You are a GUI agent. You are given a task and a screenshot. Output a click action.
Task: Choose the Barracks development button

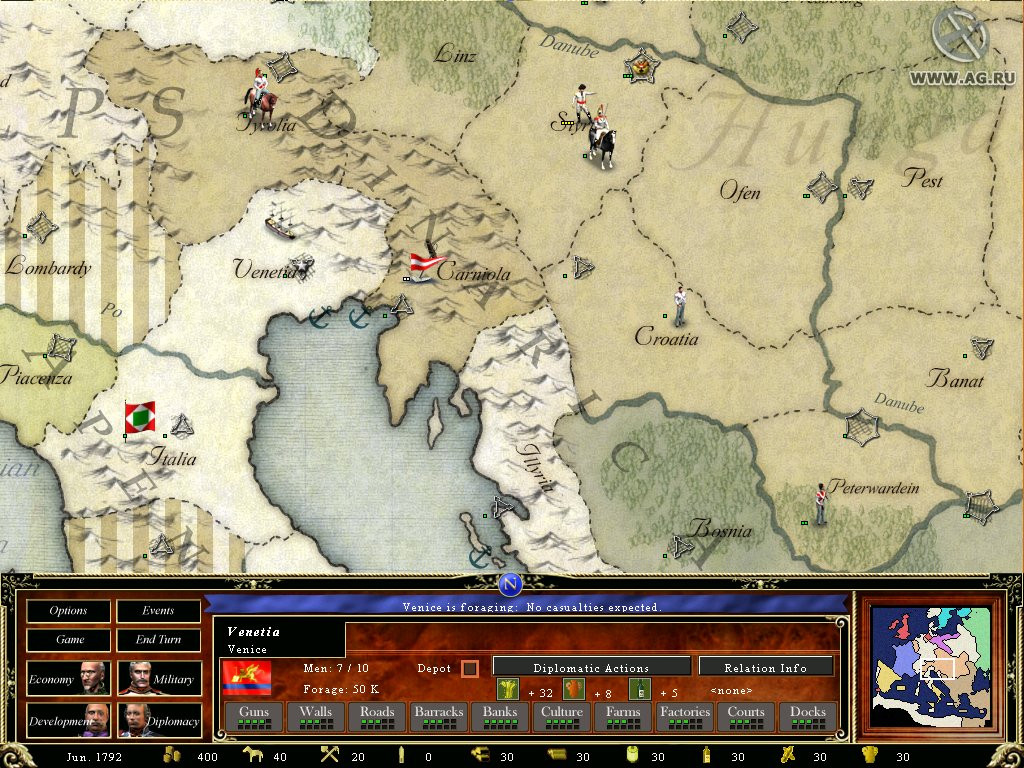439,716
